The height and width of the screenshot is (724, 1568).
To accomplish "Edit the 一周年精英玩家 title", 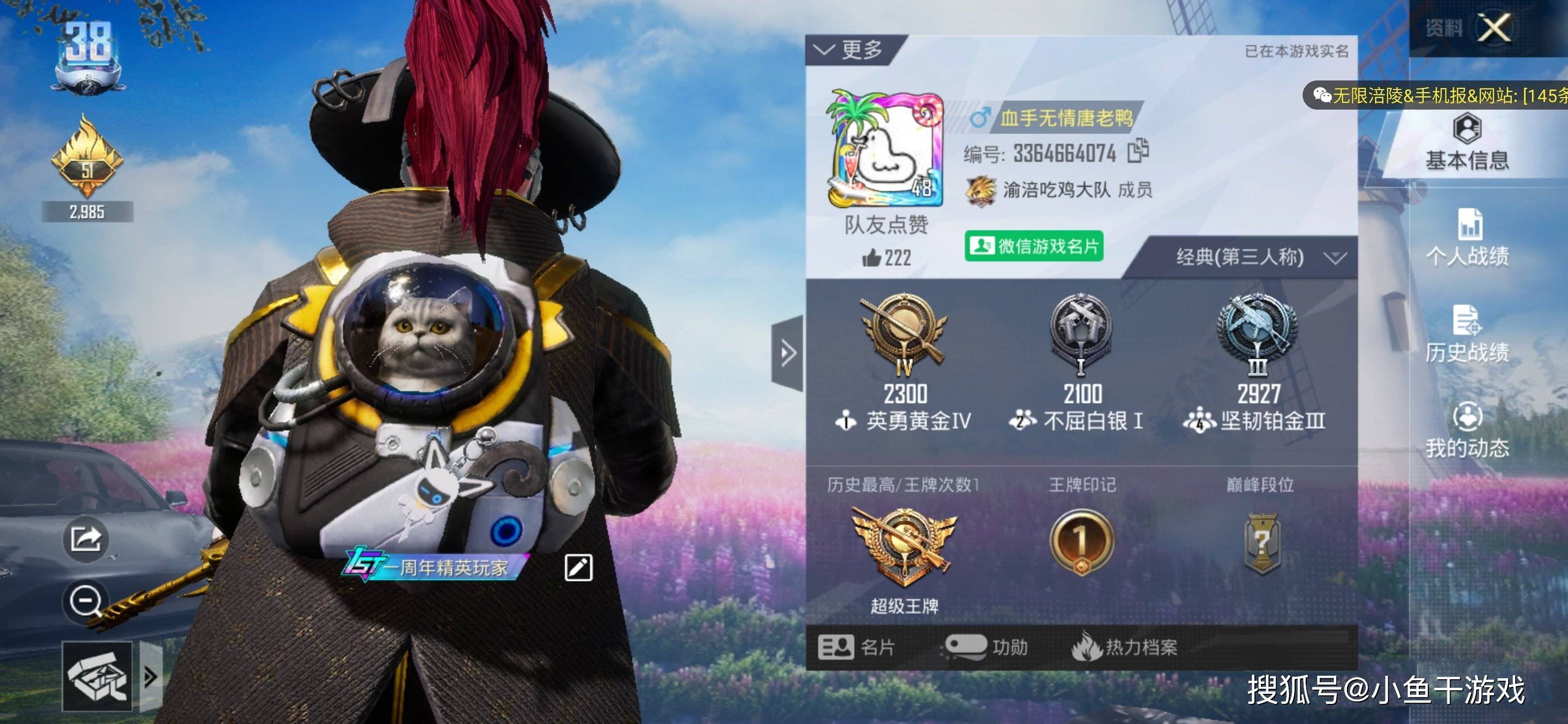I will [577, 568].
